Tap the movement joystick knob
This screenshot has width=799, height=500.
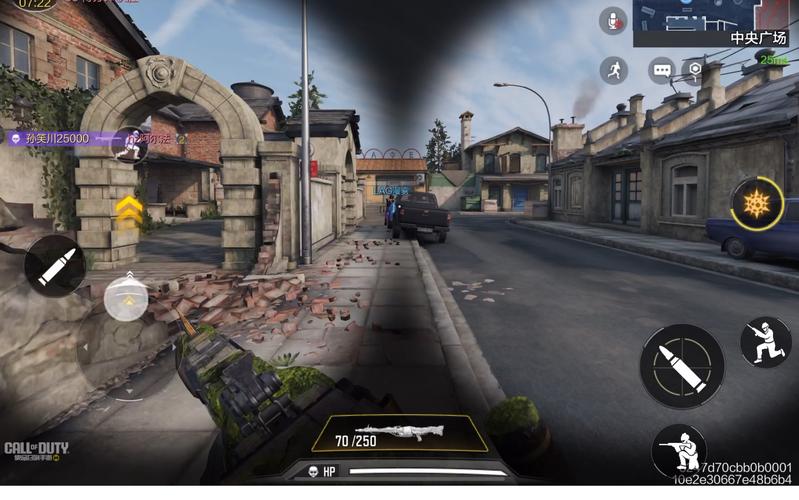(x=126, y=296)
